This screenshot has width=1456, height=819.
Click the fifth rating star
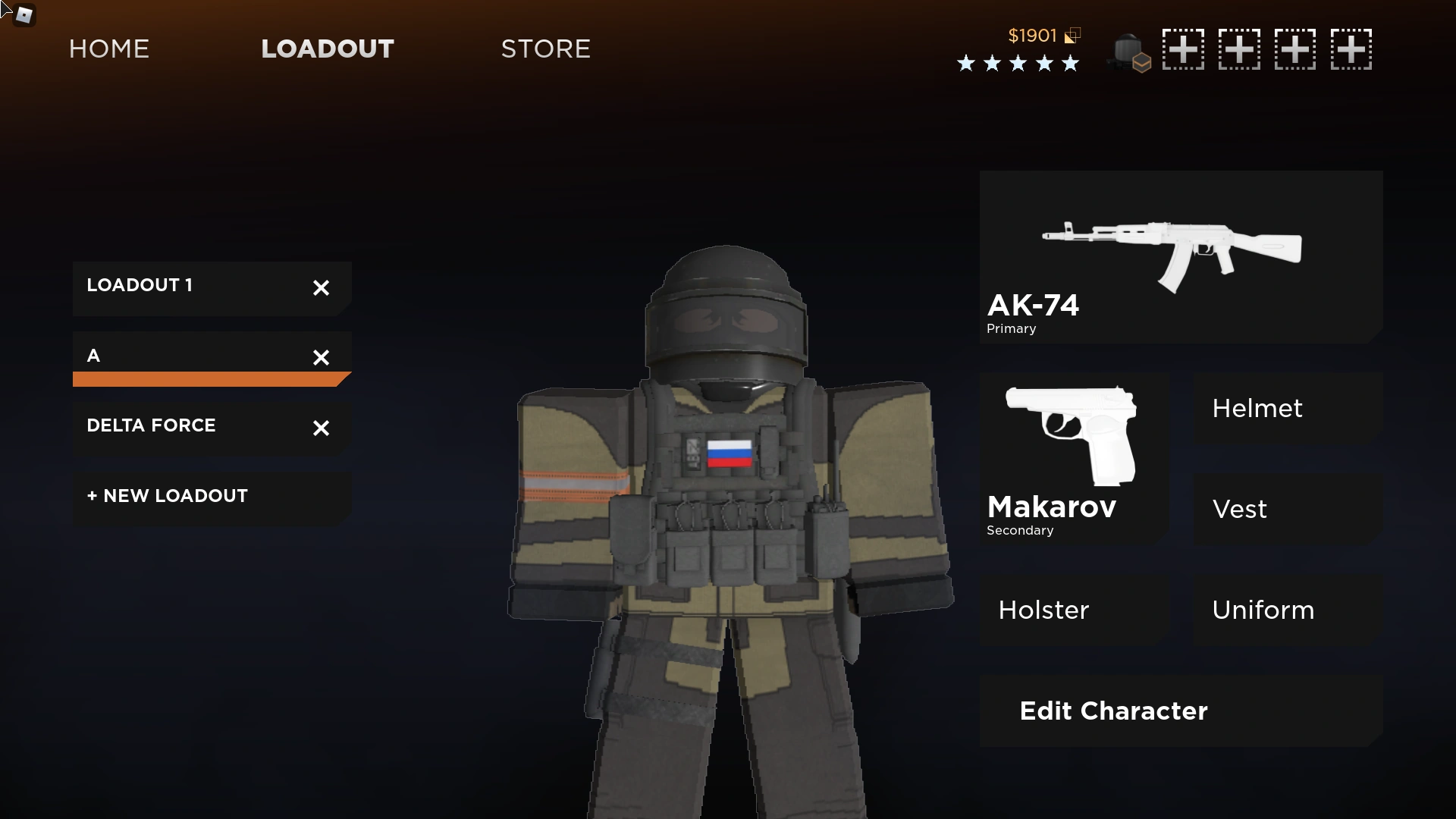1070,64
